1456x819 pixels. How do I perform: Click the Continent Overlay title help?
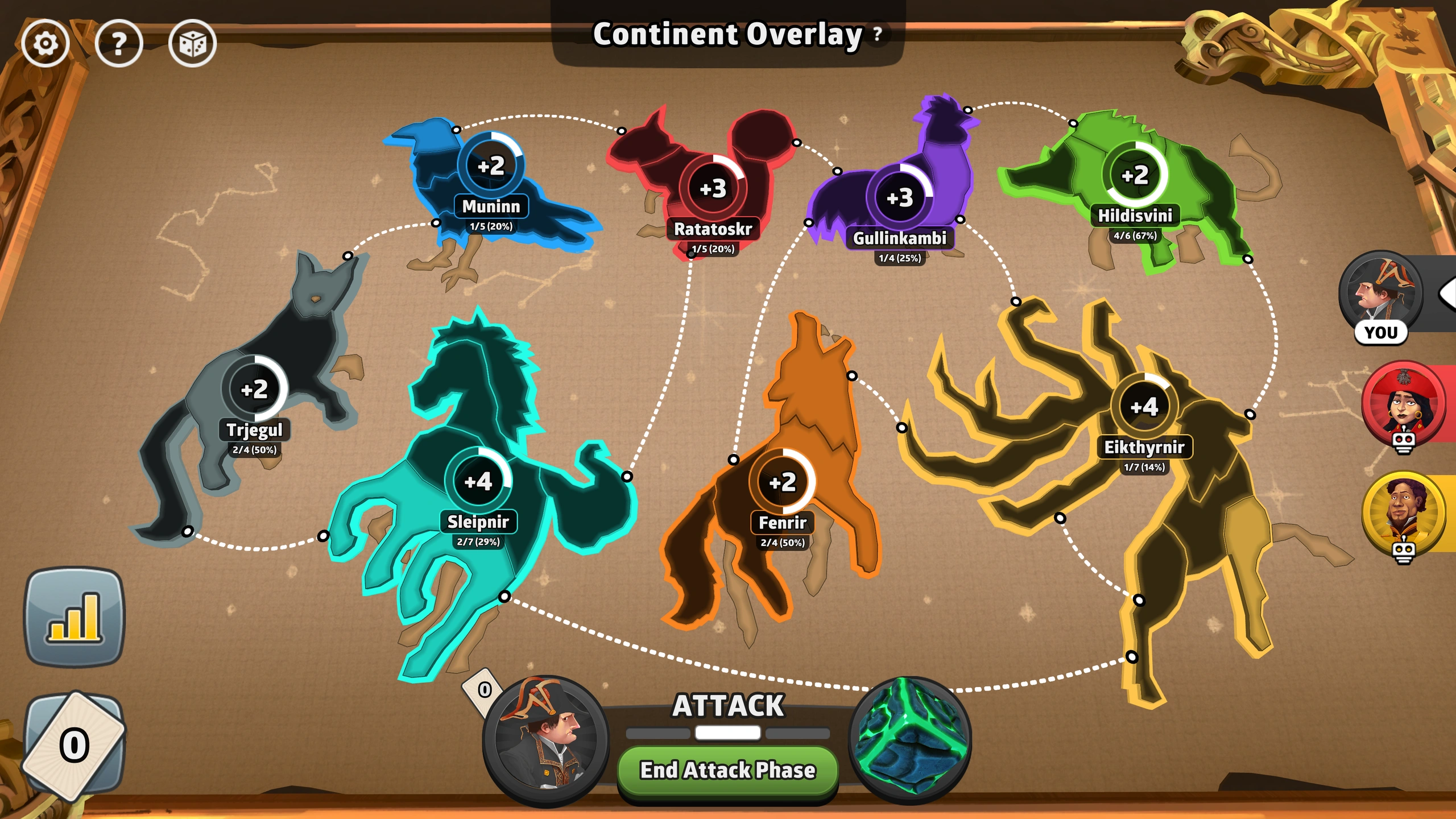click(878, 34)
